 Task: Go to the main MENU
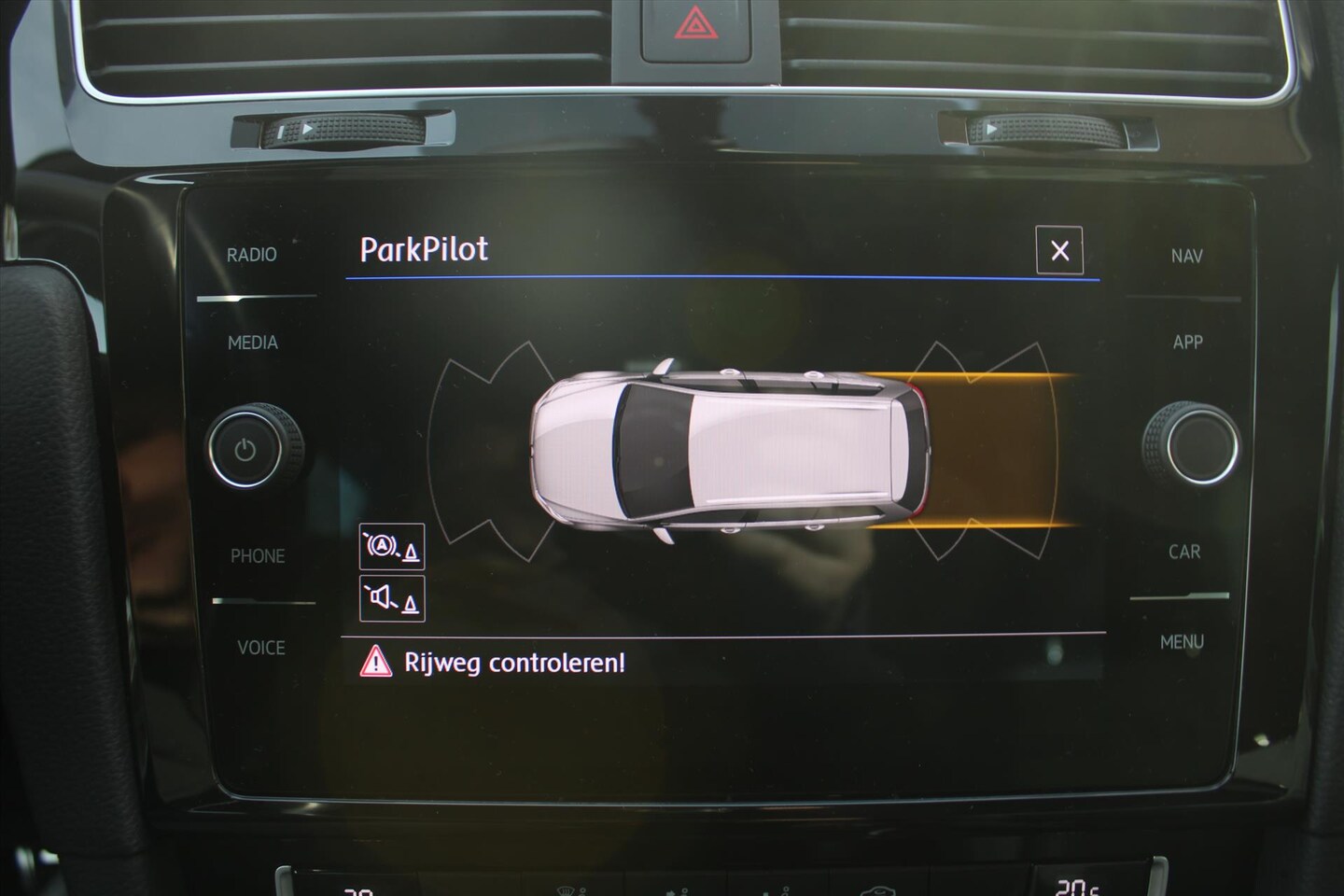[1182, 642]
